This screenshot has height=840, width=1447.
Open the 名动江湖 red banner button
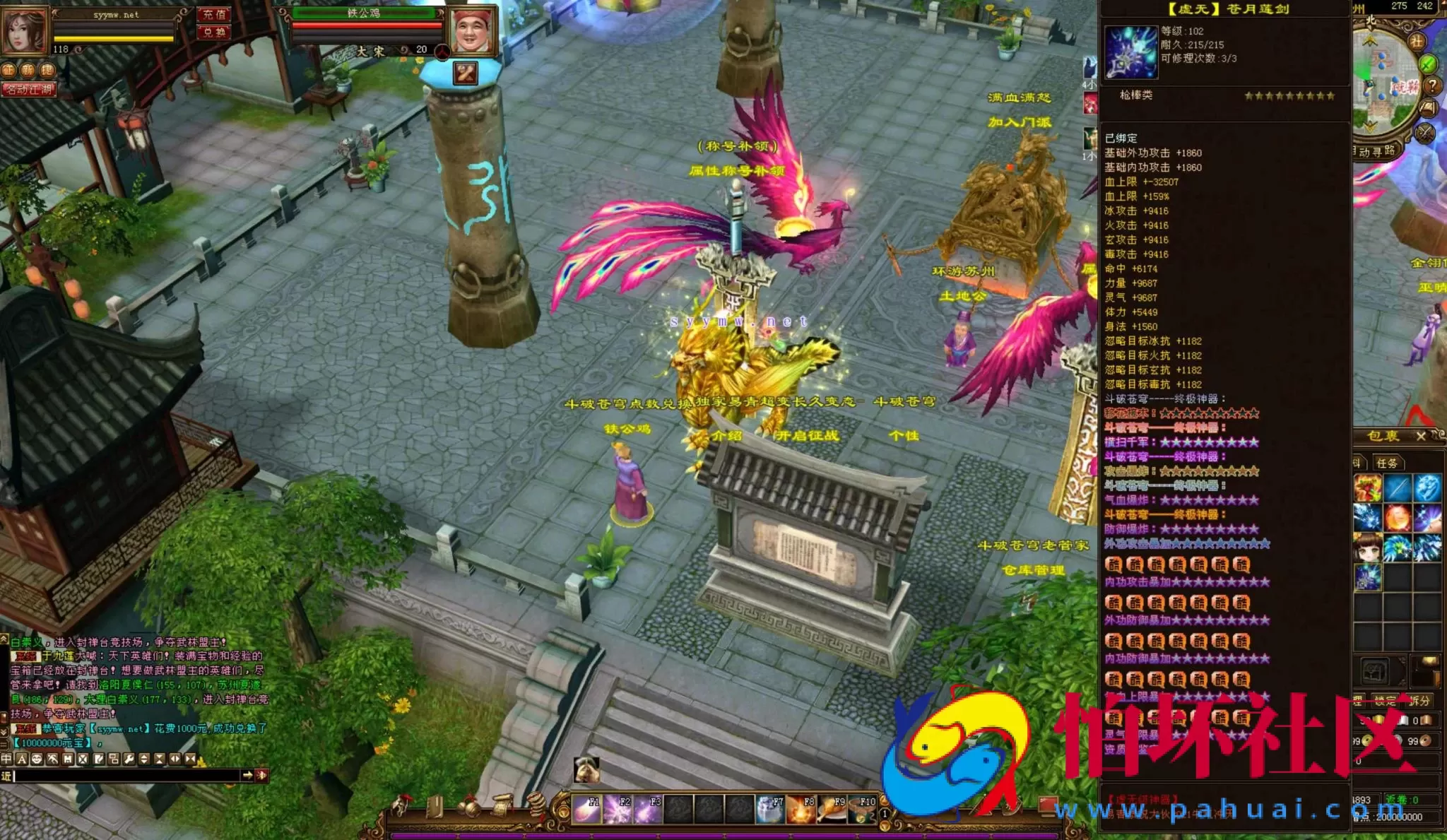pos(28,90)
